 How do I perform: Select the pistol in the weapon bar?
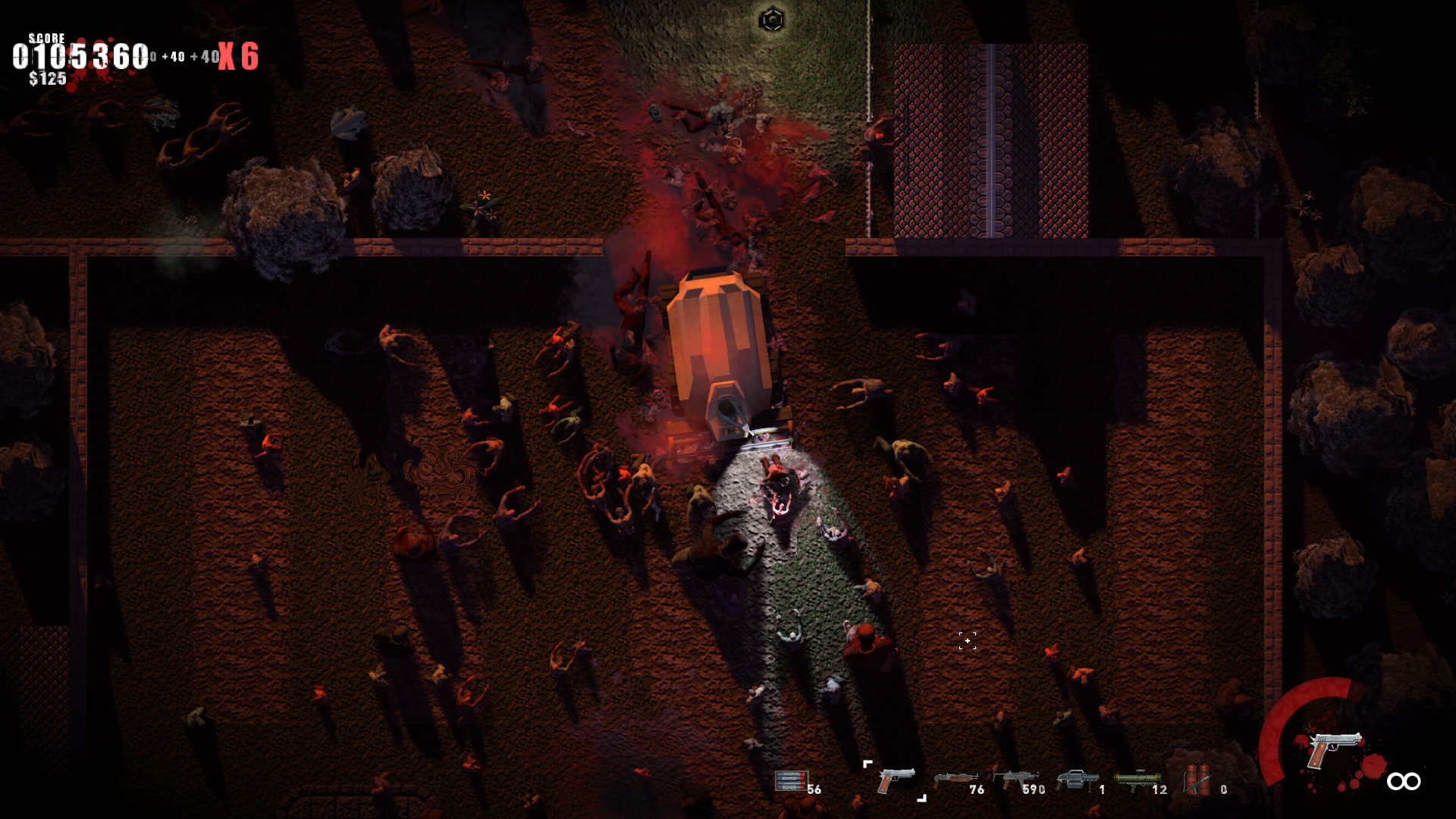[895, 780]
